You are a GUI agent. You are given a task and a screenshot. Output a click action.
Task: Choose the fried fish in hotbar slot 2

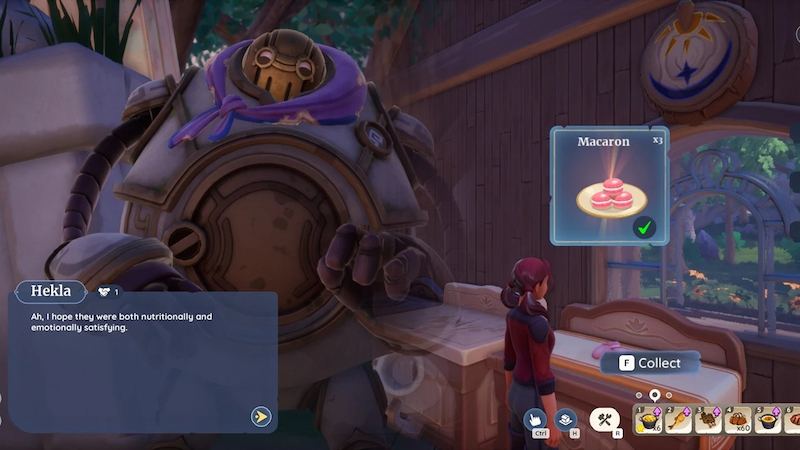[682, 420]
